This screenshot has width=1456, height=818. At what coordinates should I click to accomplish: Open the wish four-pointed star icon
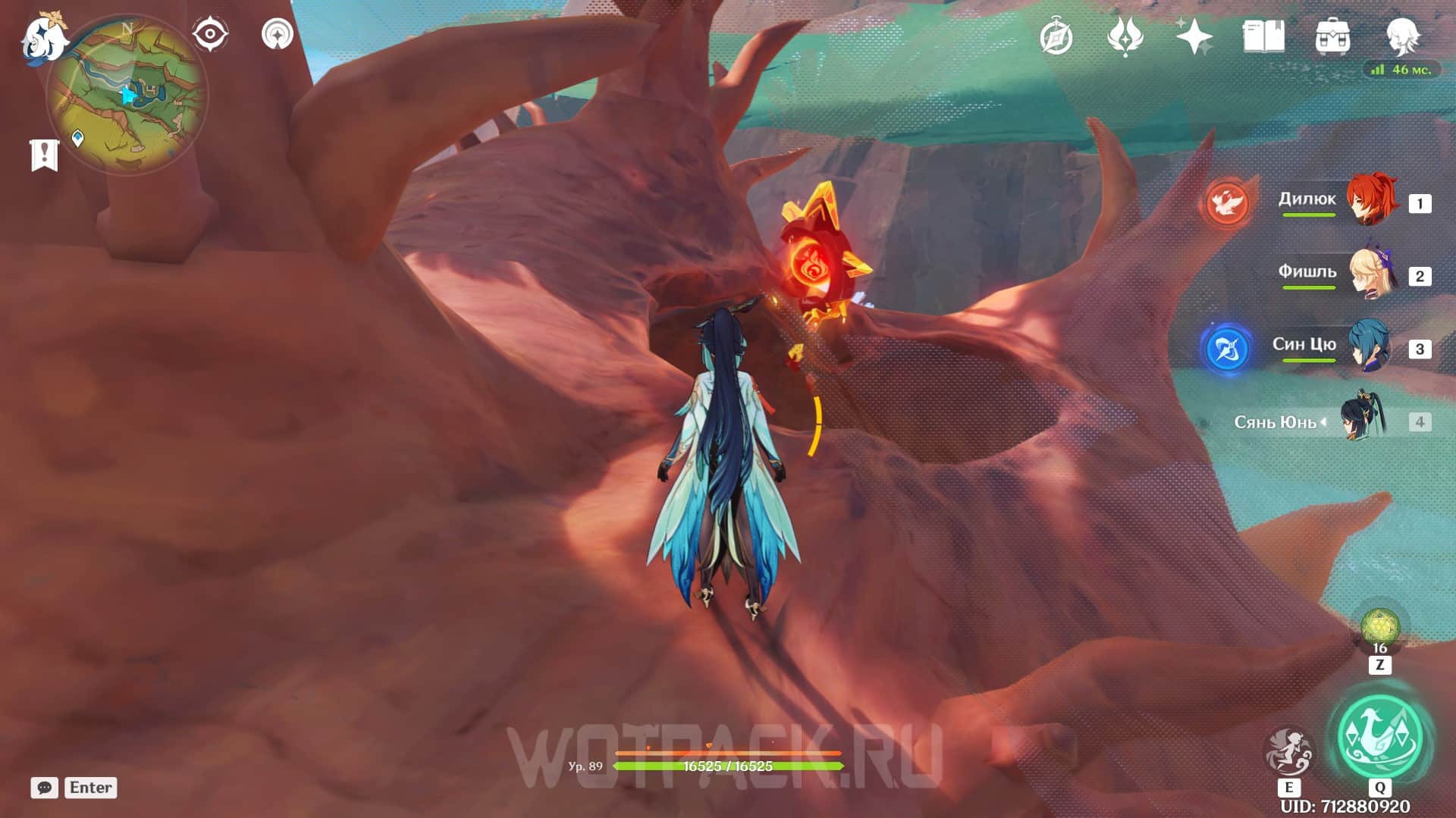pos(1194,36)
